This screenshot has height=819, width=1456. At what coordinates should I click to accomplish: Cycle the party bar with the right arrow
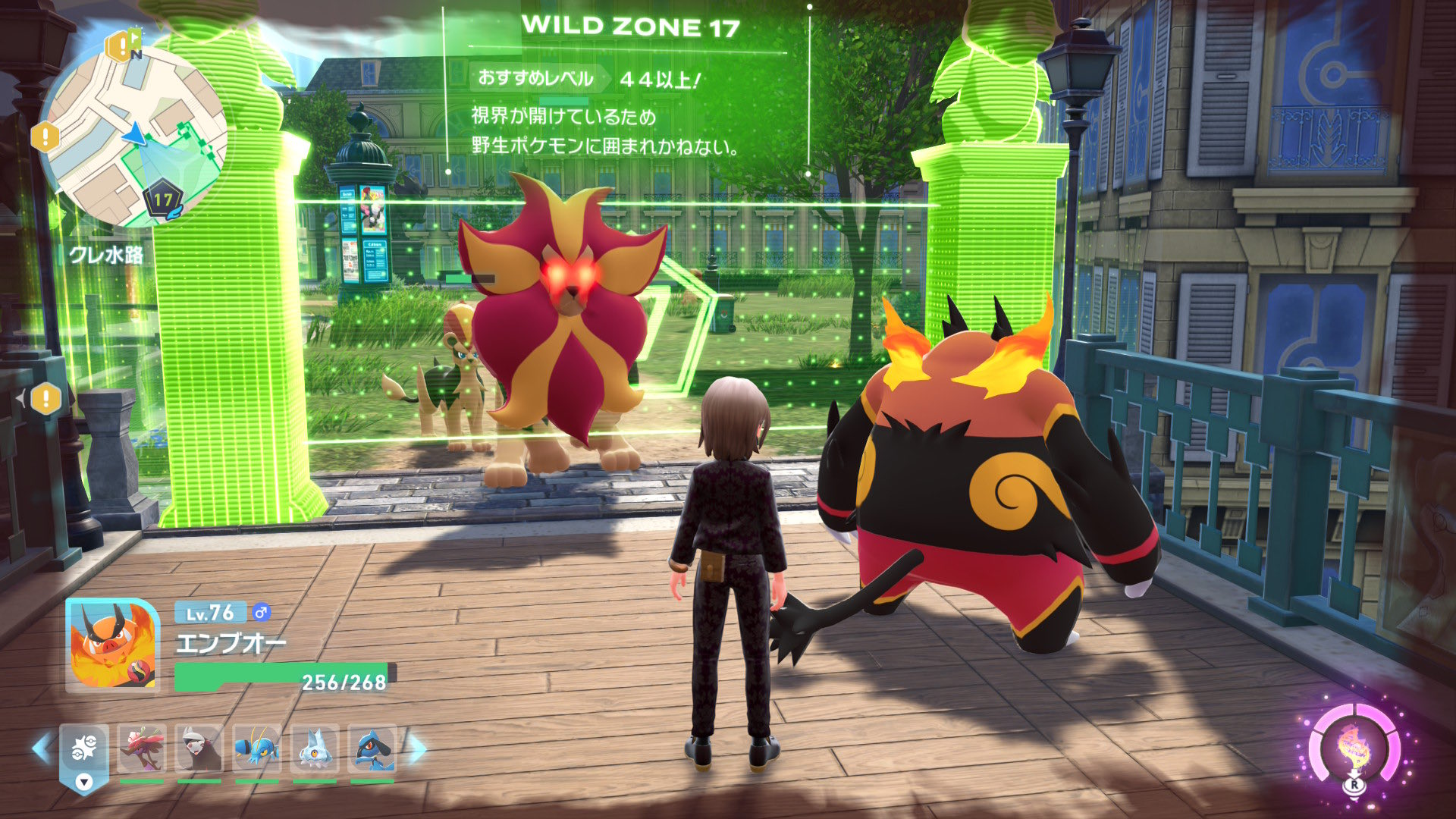(417, 748)
